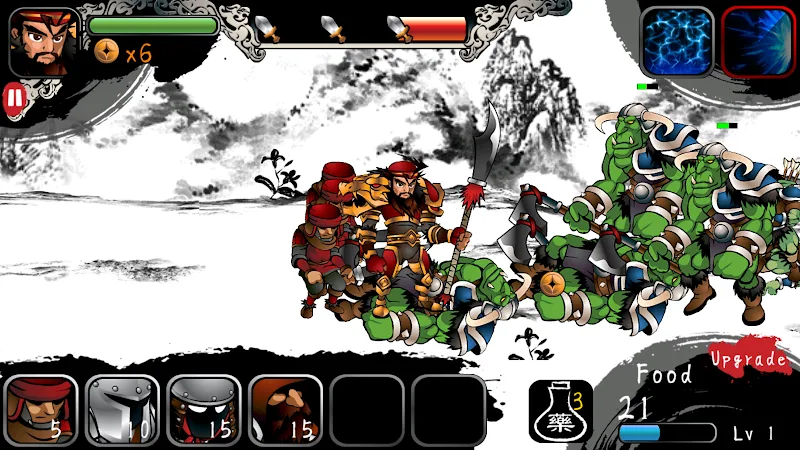Viewport: 800px width, 450px height.
Task: Pause the game with the red pause button
Action: 14,98
